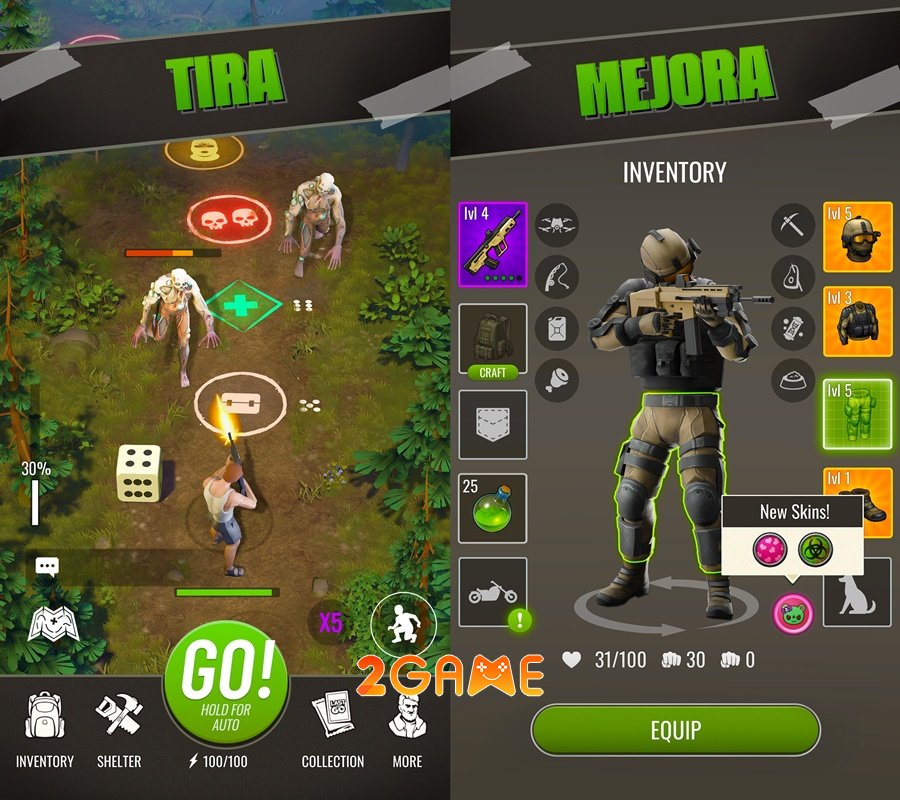Open the Inventory backpack menu
900x800 pixels.
(45, 730)
